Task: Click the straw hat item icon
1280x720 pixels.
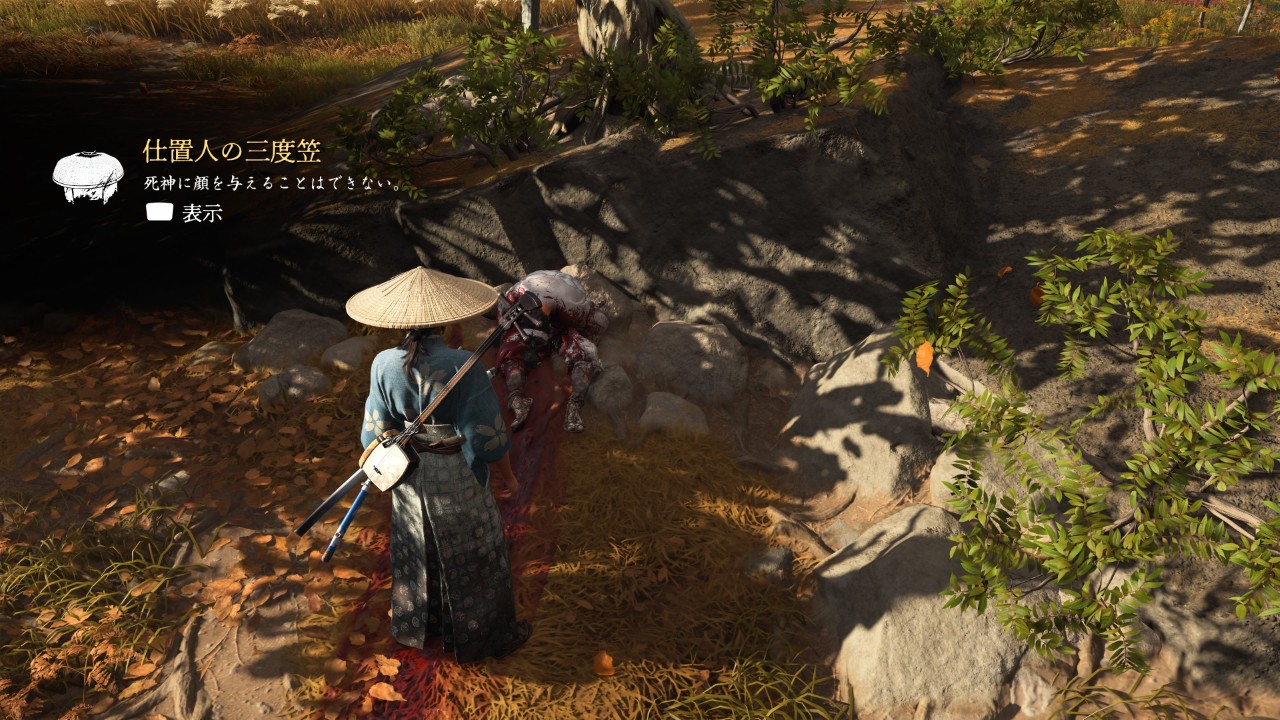Action: click(88, 177)
